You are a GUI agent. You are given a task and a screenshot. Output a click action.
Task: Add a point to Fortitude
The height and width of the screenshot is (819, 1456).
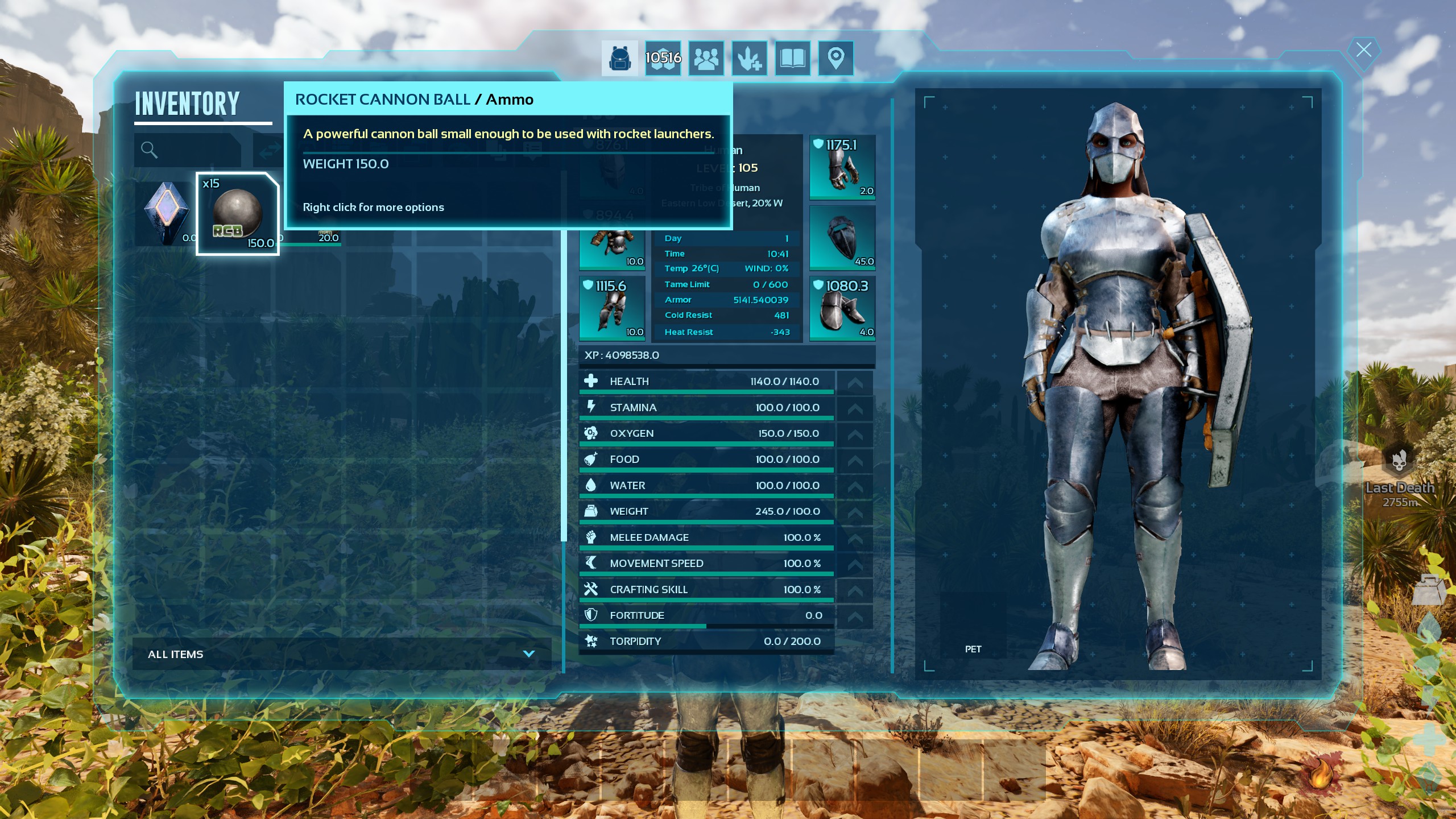[855, 615]
